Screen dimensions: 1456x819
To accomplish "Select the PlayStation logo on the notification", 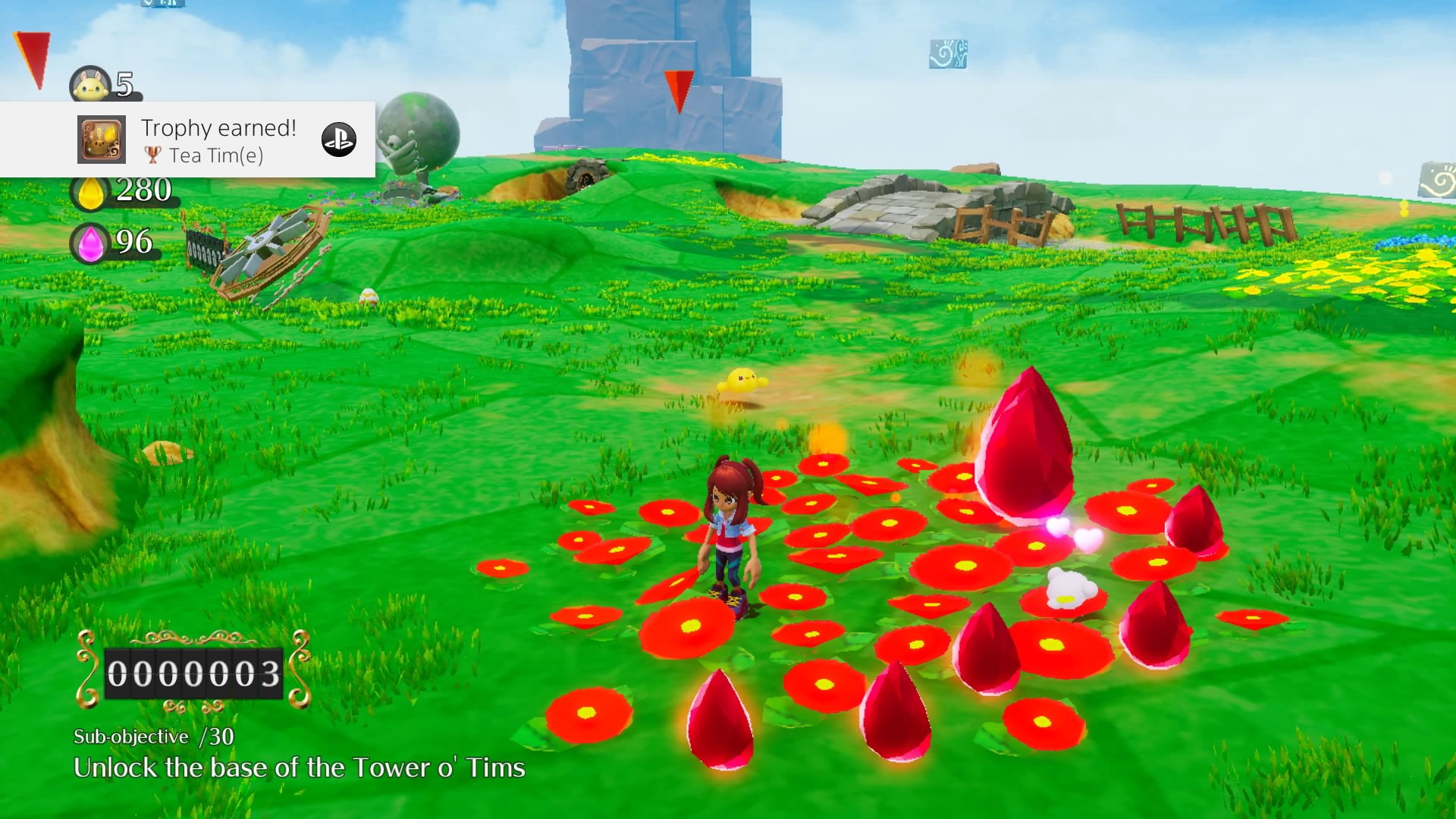I will (338, 140).
